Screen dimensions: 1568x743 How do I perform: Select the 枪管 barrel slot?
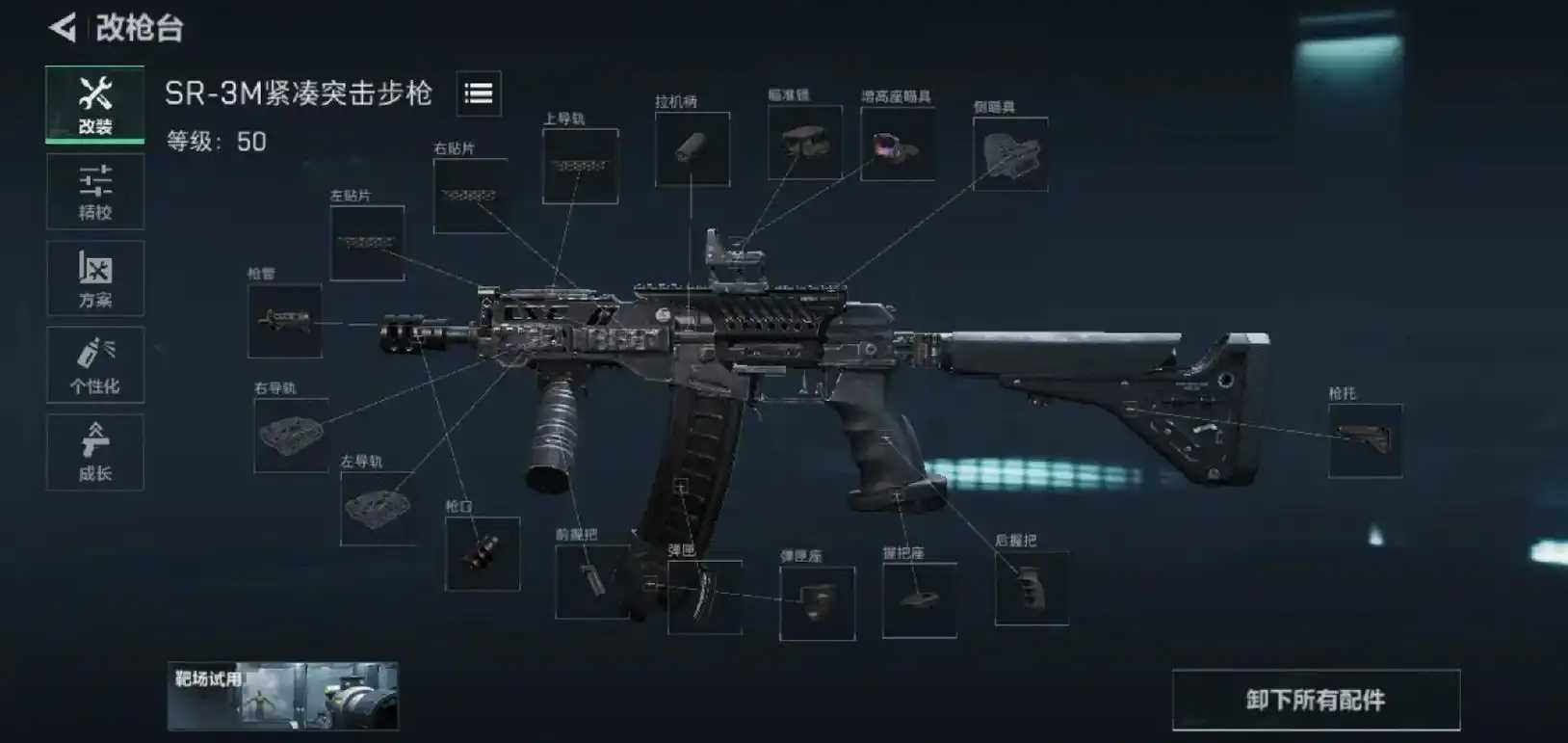(285, 321)
